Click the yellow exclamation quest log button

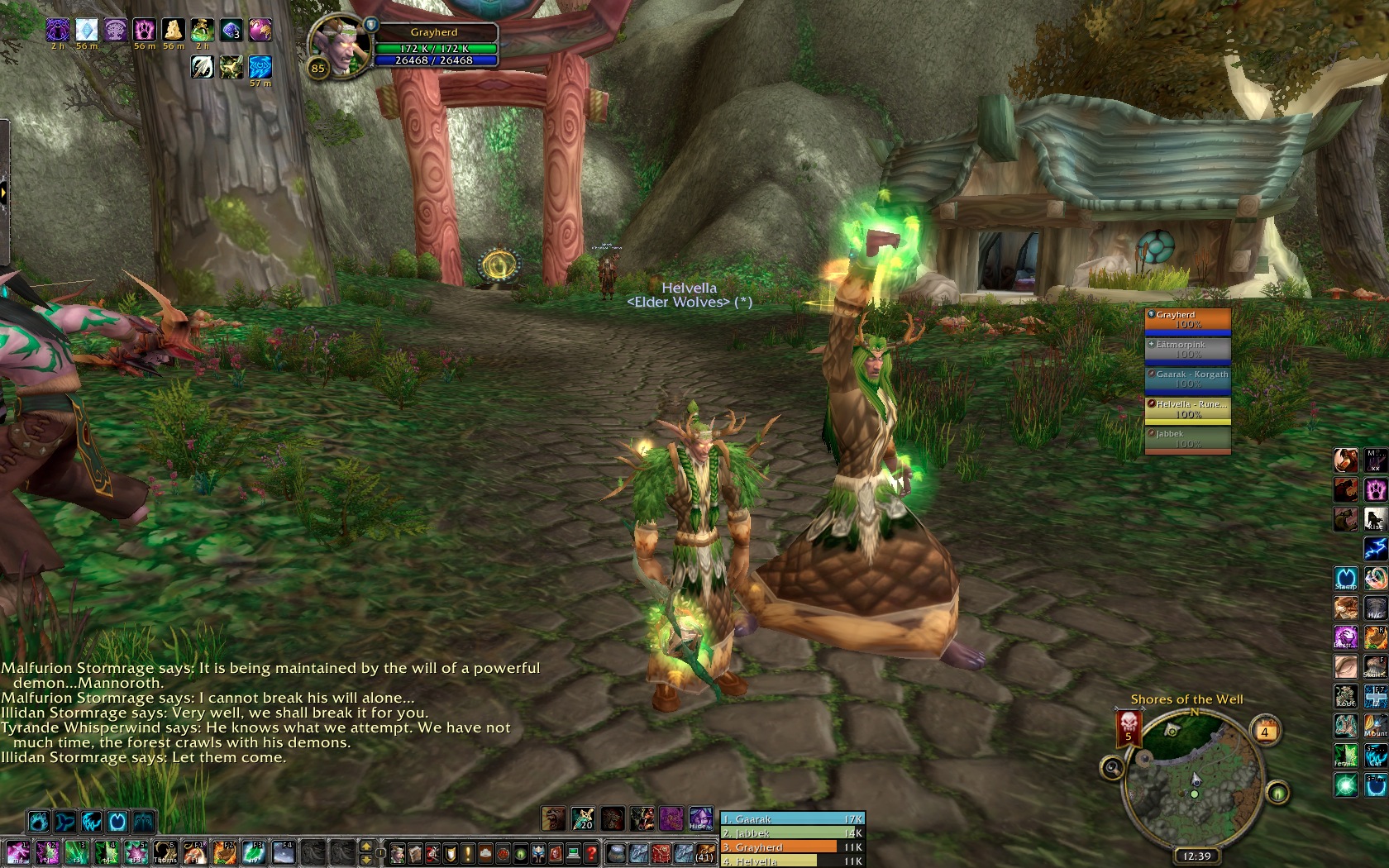coord(468,852)
